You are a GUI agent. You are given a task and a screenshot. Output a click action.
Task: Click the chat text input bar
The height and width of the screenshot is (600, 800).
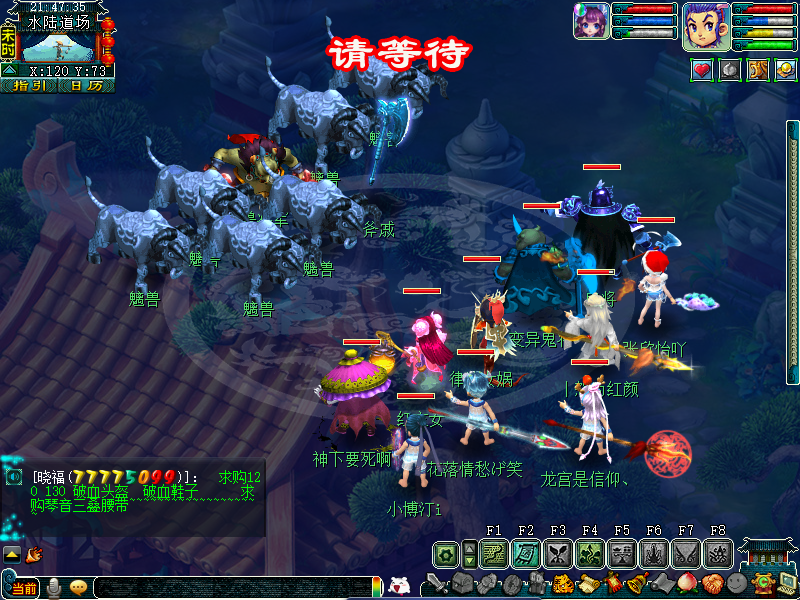230,588
